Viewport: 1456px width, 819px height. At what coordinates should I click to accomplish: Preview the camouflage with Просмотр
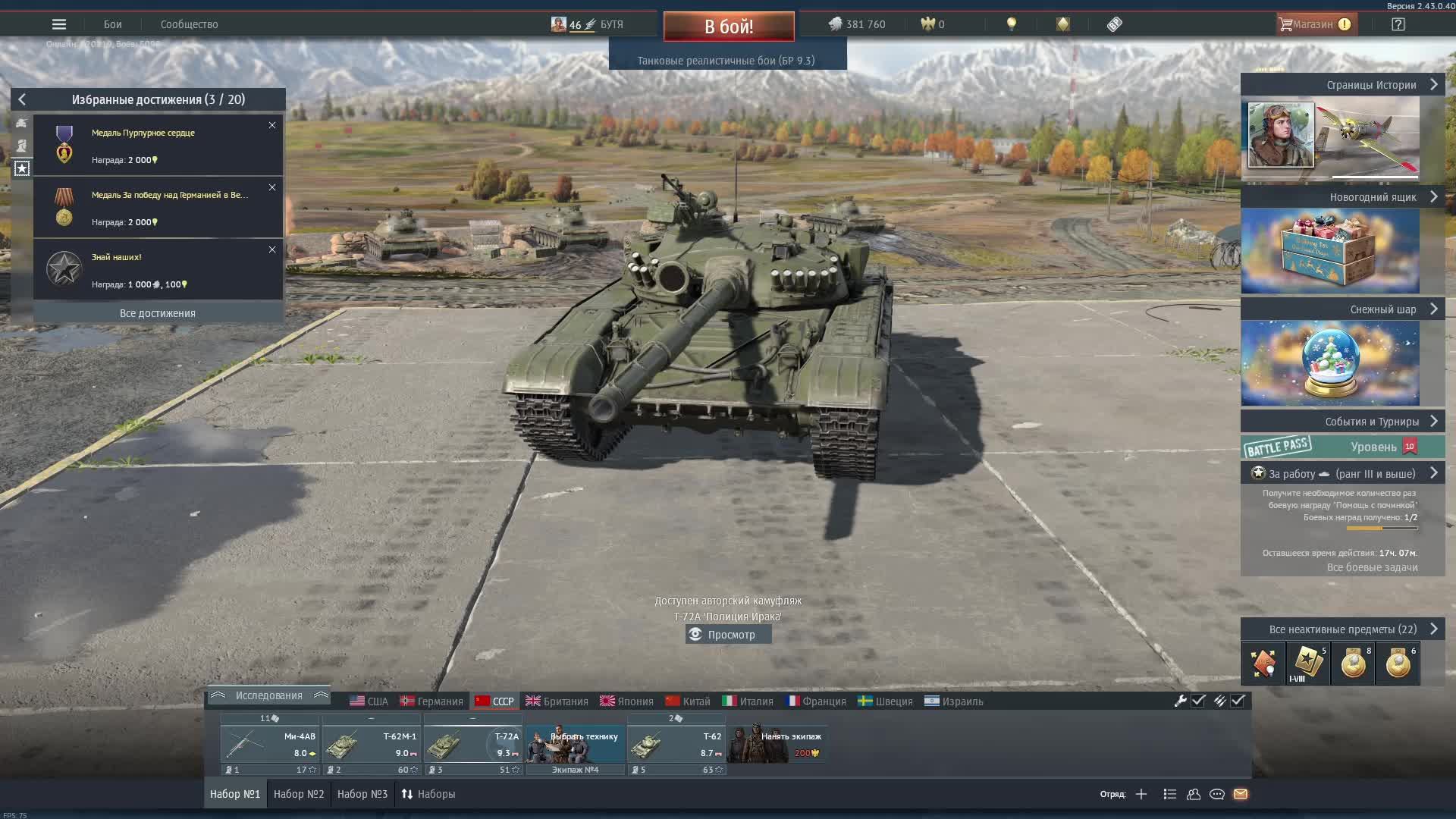pyautogui.click(x=729, y=635)
